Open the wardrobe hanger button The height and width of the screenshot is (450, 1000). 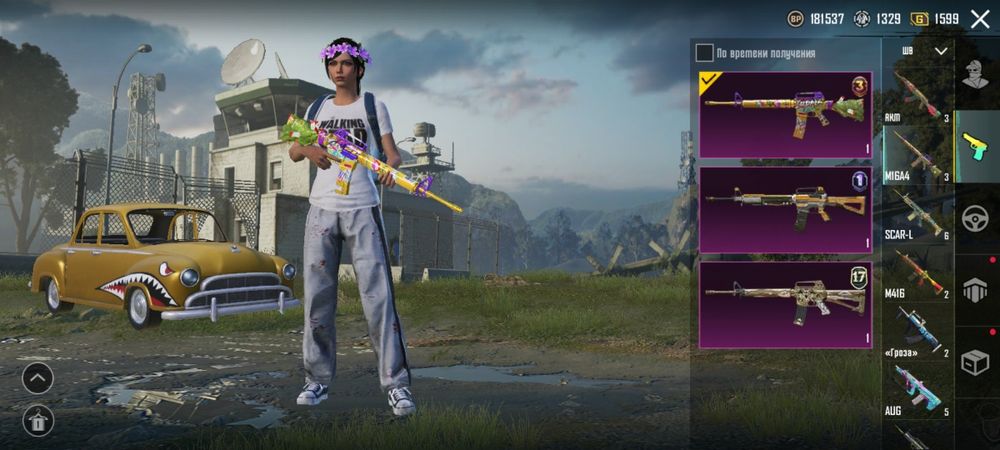pyautogui.click(x=38, y=421)
